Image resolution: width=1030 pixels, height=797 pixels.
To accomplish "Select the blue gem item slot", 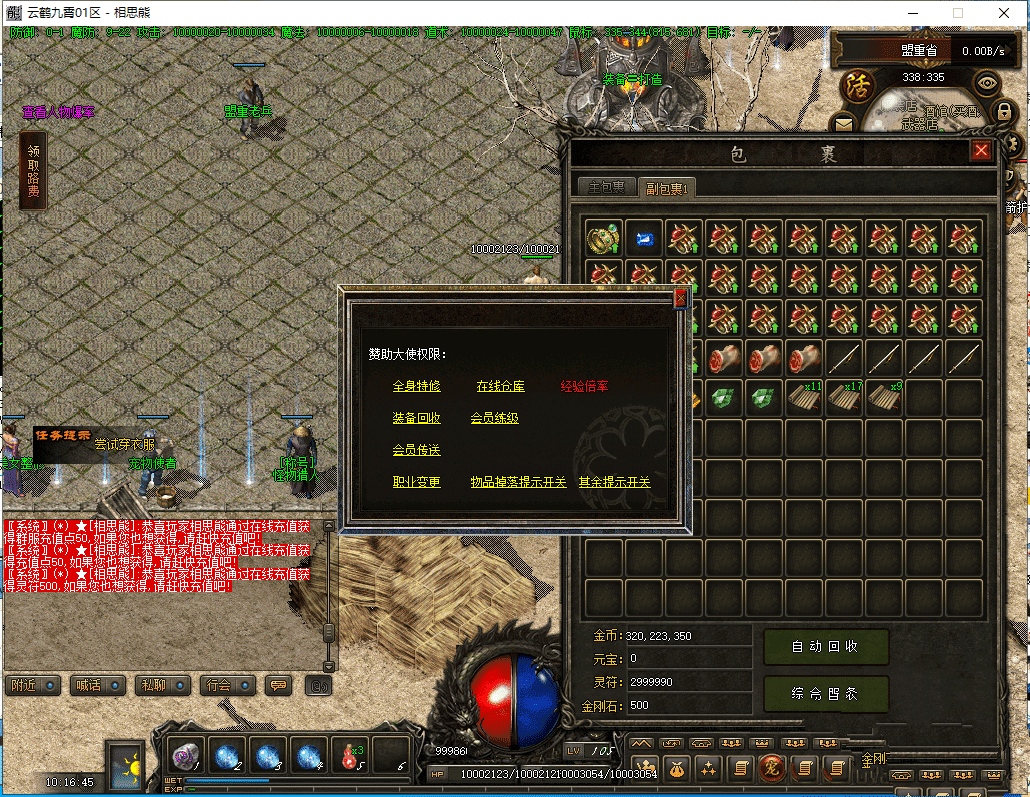I will pos(643,238).
